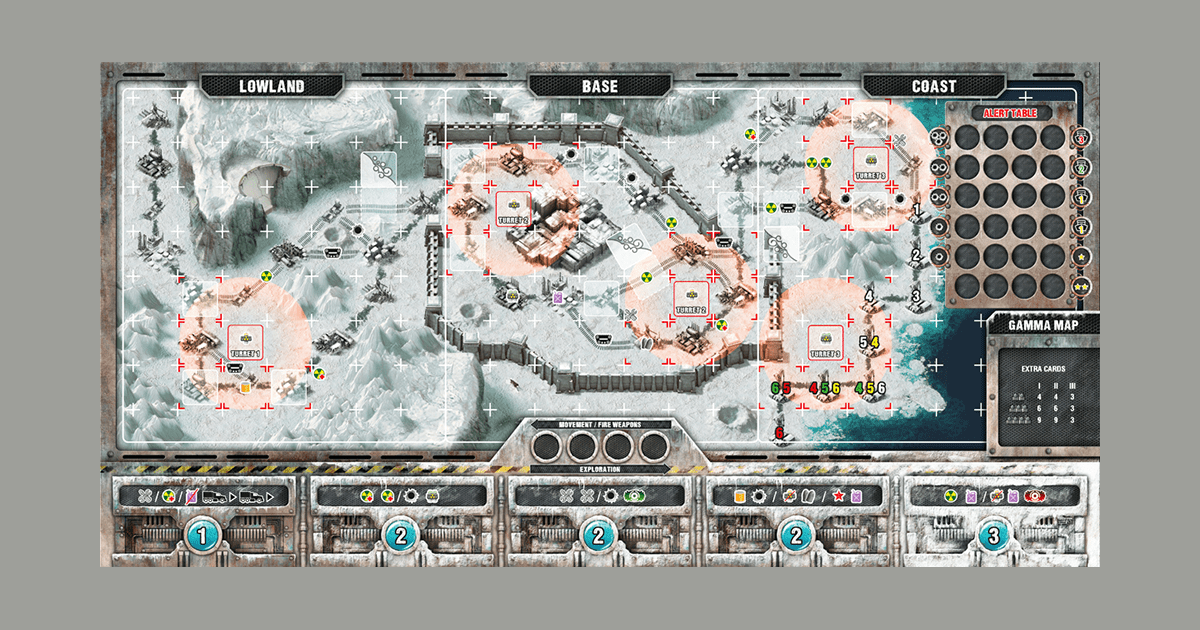Select the double star alert icon

1081,287
